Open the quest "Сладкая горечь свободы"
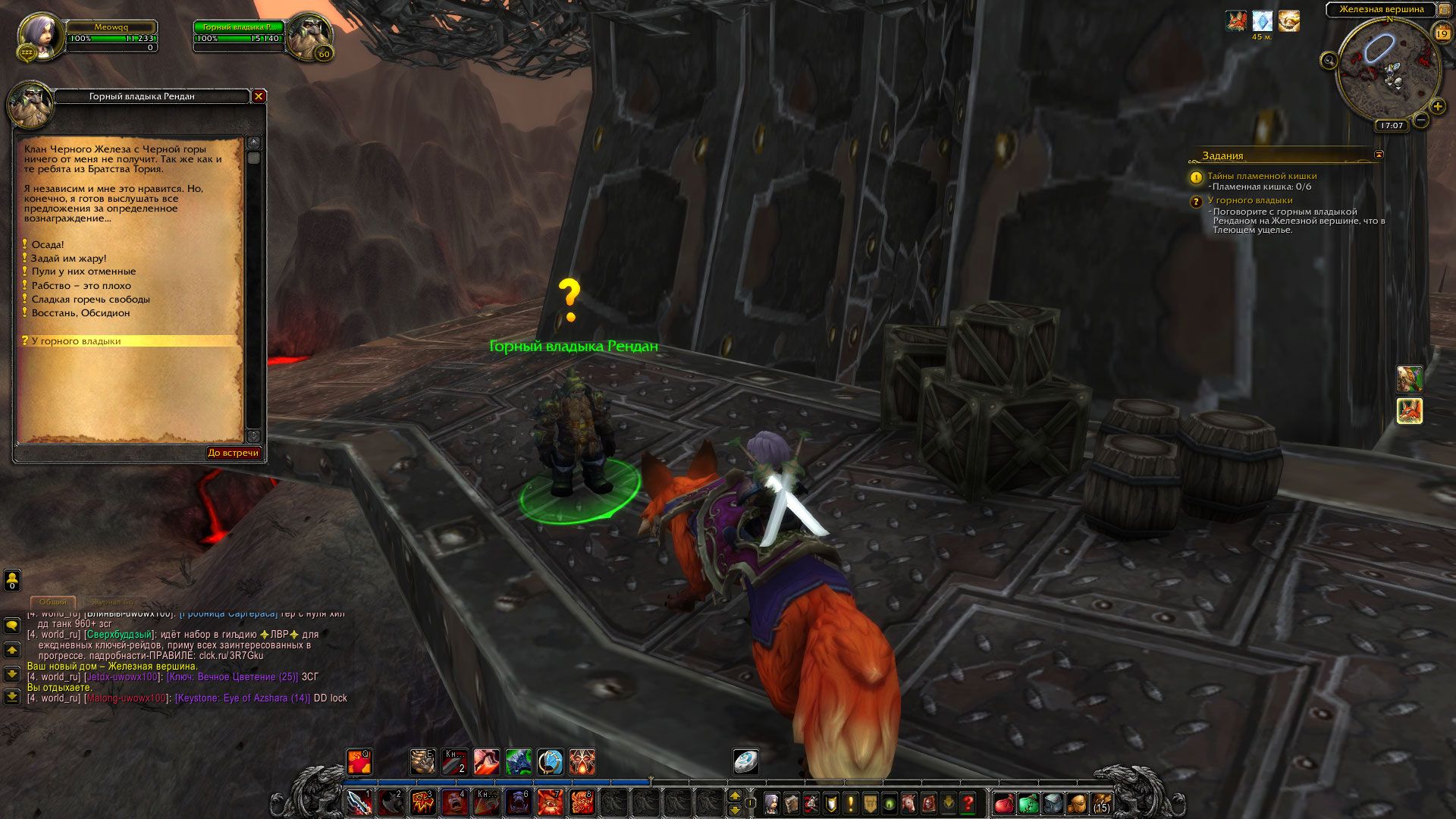The image size is (1456, 819). click(90, 300)
